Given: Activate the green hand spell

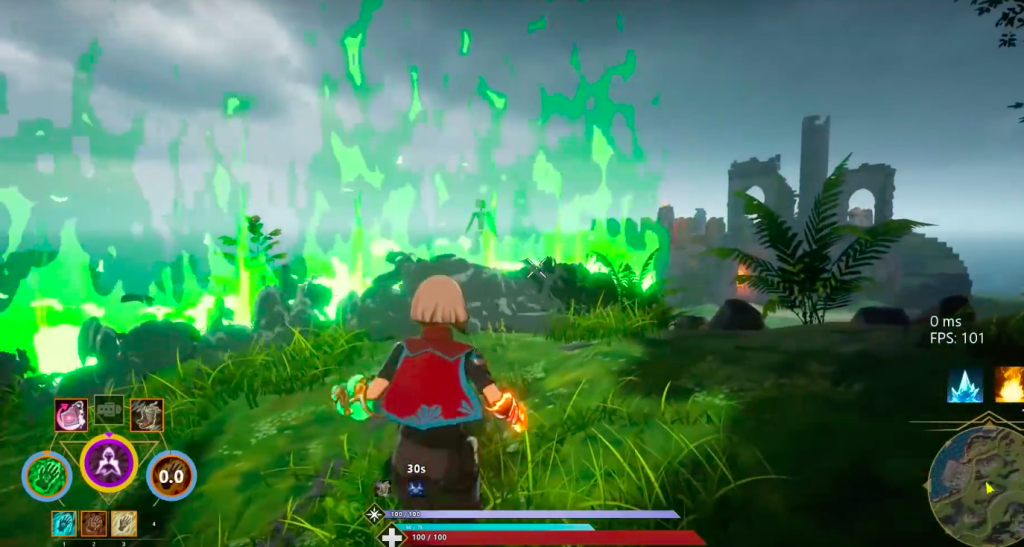Looking at the screenshot, I should [x=47, y=475].
